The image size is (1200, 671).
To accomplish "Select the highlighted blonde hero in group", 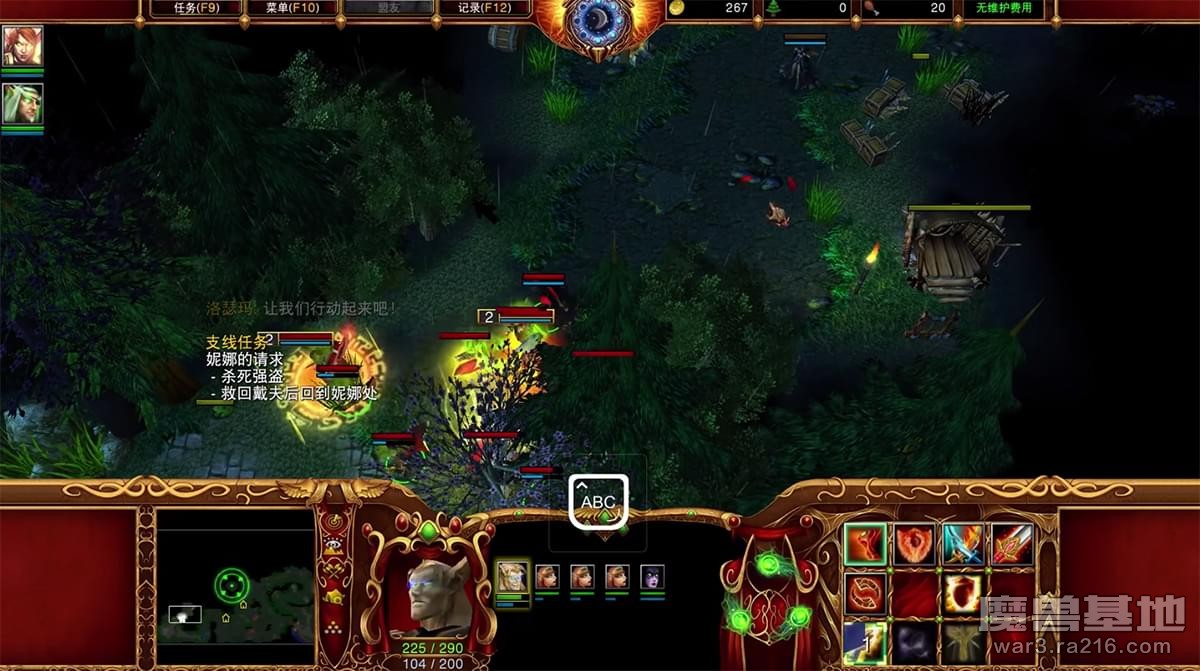I will tap(512, 577).
